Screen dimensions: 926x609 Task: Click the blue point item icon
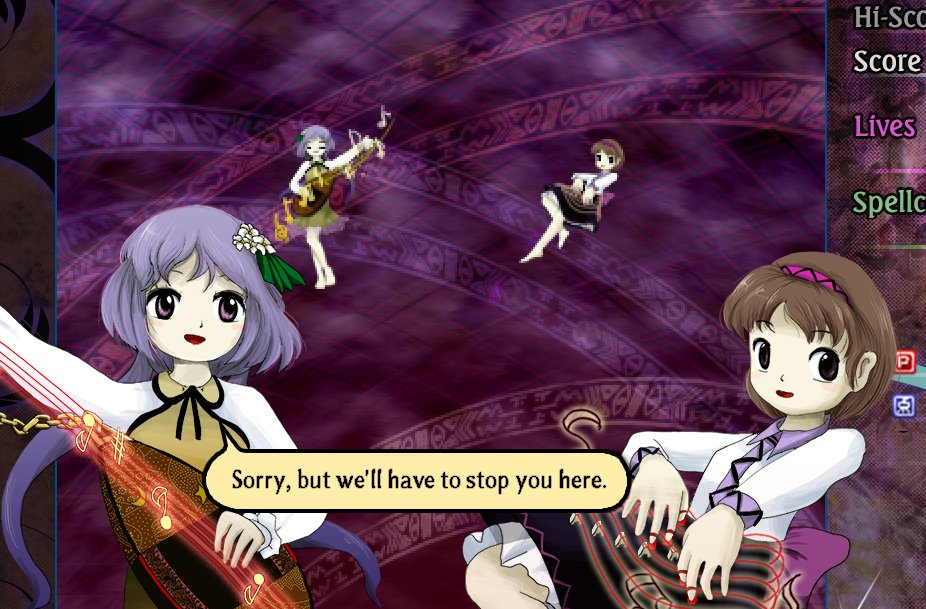pos(904,405)
